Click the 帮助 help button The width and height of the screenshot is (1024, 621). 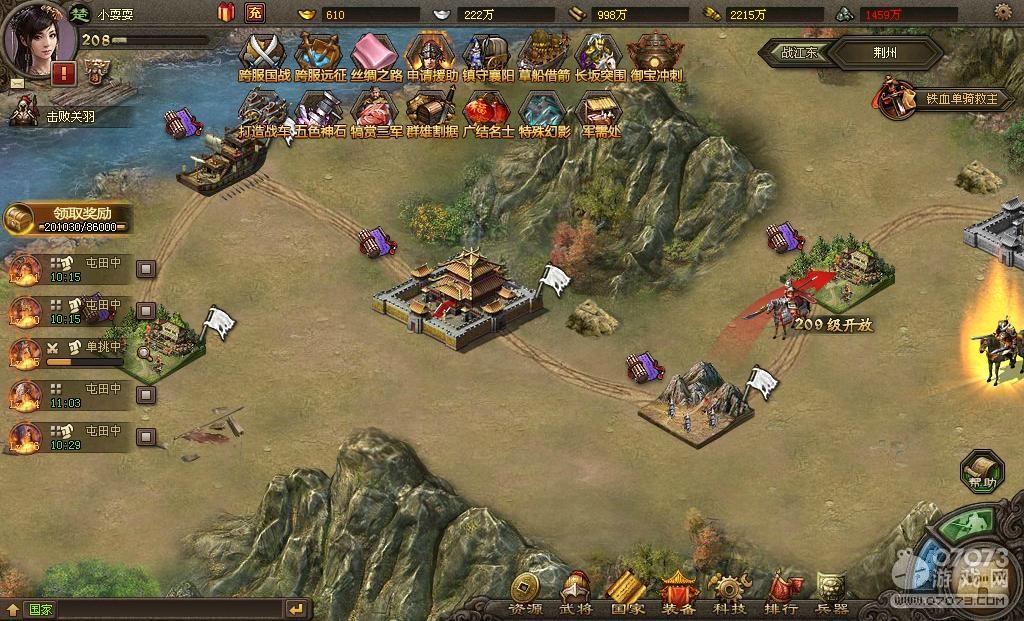981,471
